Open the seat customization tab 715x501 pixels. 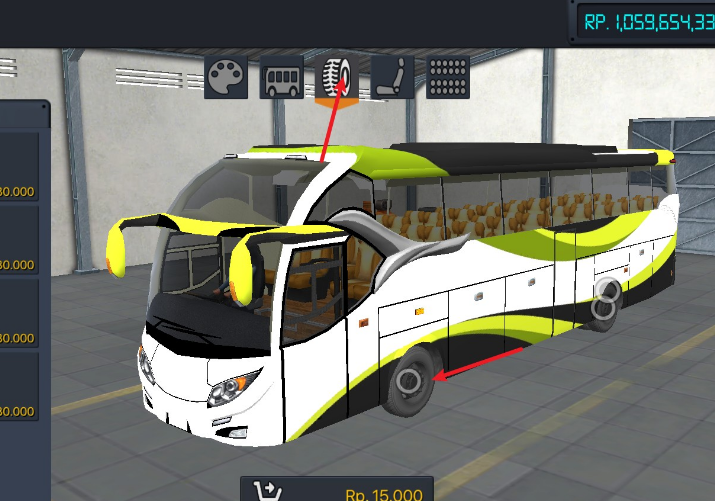[x=393, y=77]
